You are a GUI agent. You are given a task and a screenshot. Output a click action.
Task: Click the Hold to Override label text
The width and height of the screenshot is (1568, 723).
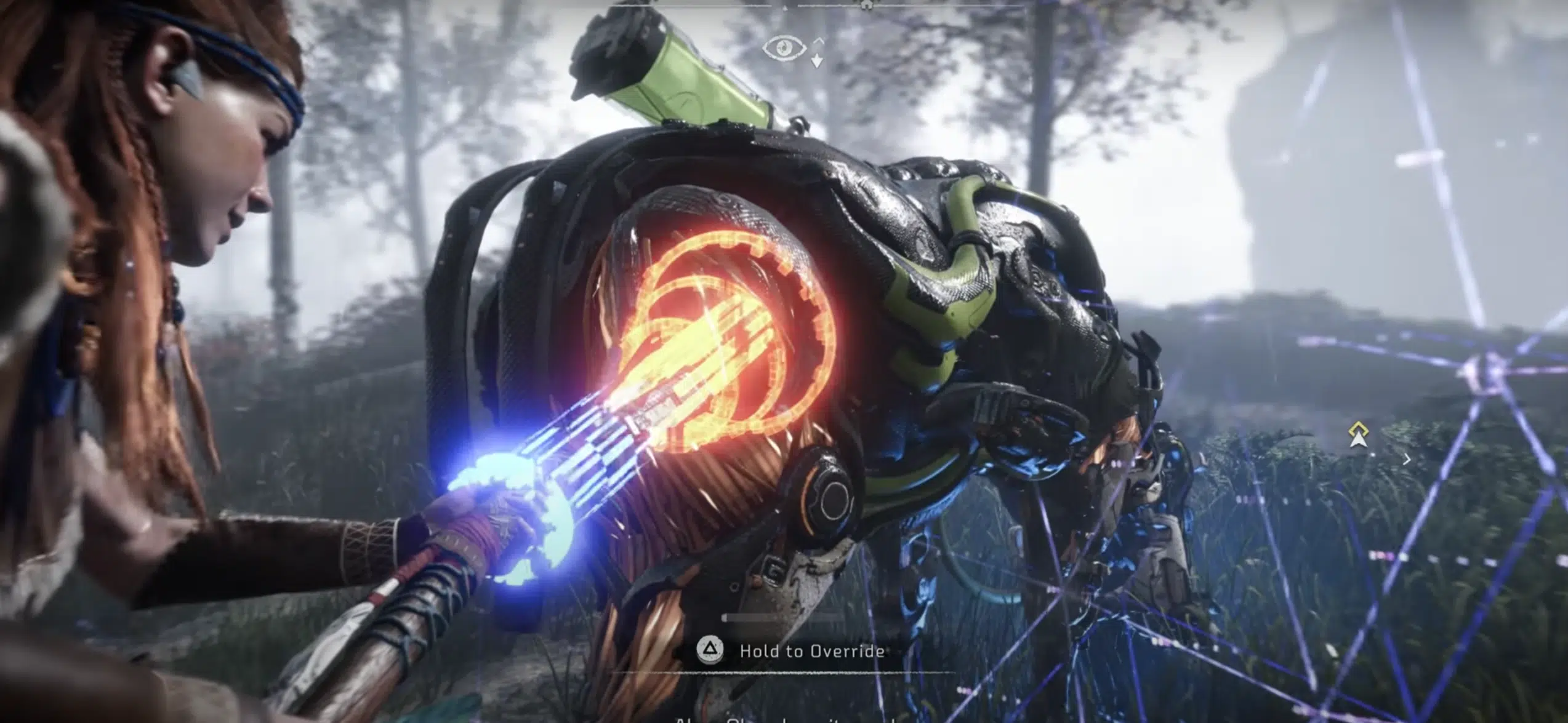(813, 651)
